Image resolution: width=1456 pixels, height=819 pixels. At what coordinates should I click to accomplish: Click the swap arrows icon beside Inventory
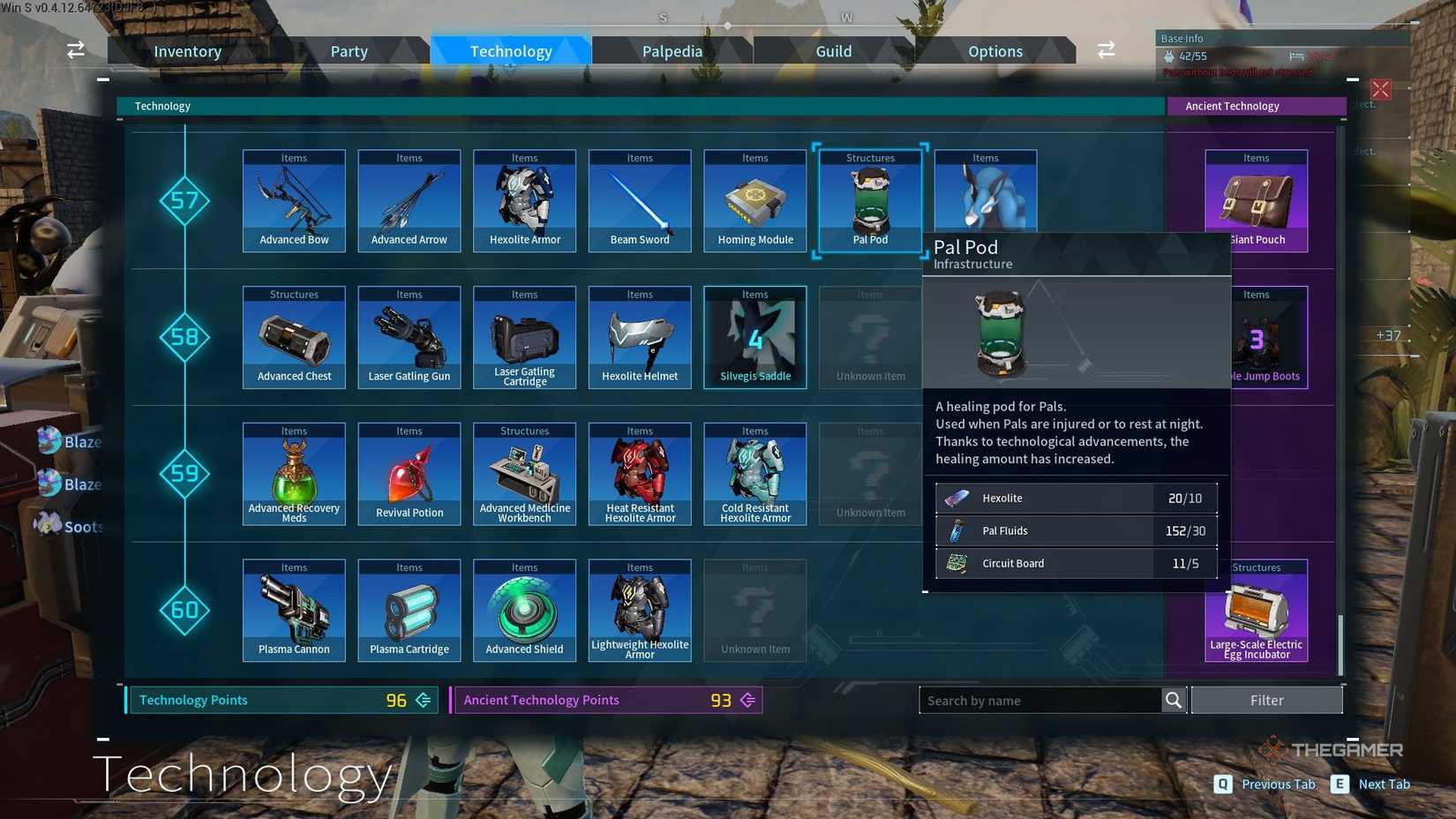pos(75,50)
